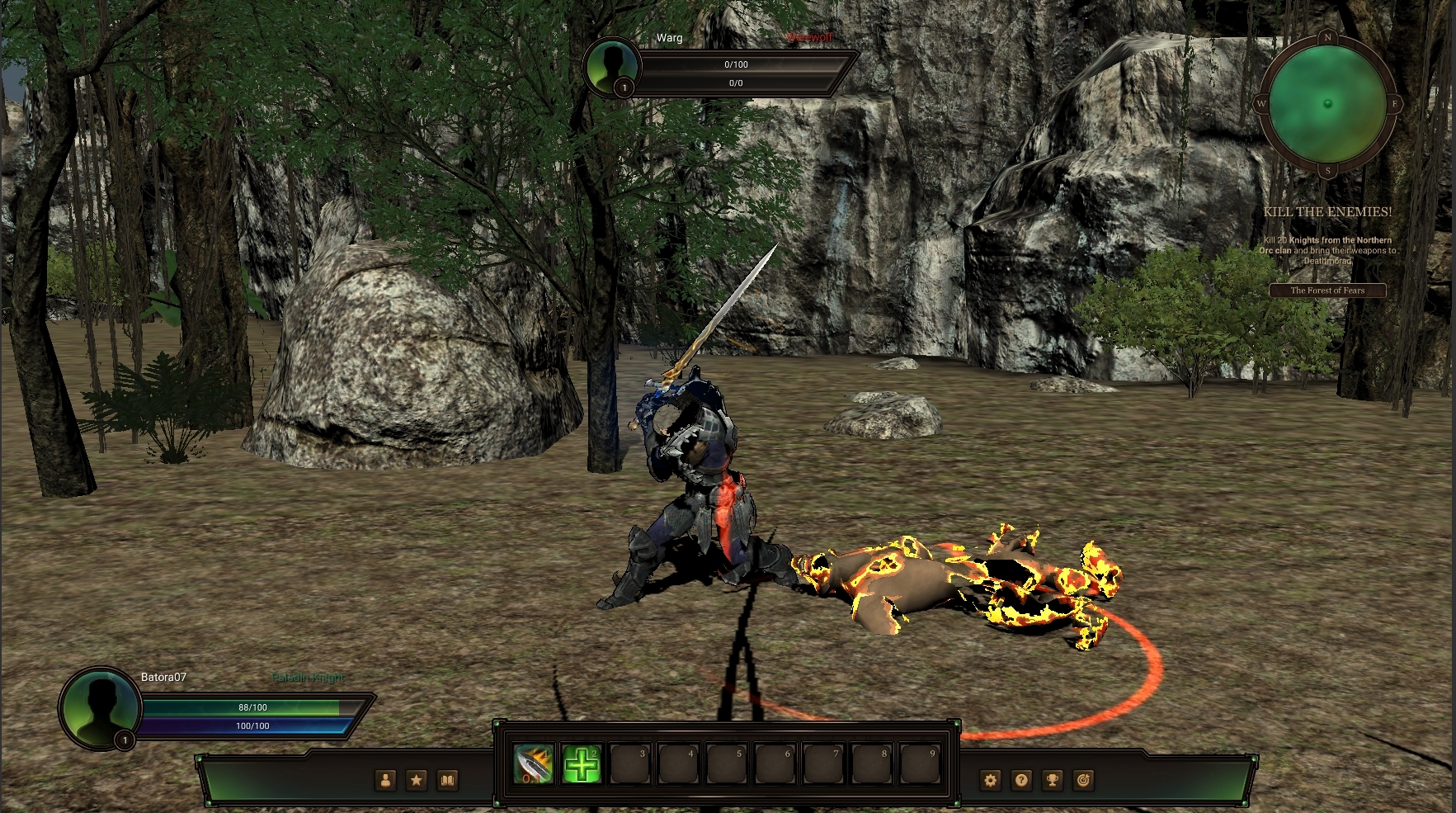Show help via the question mark button
The image size is (1456, 813).
pos(1021,780)
